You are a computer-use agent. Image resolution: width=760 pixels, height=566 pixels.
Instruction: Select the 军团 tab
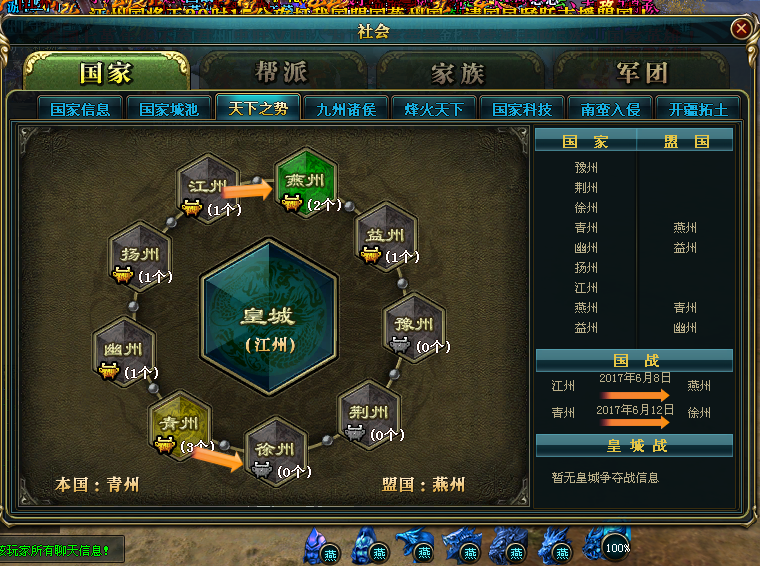coord(642,73)
